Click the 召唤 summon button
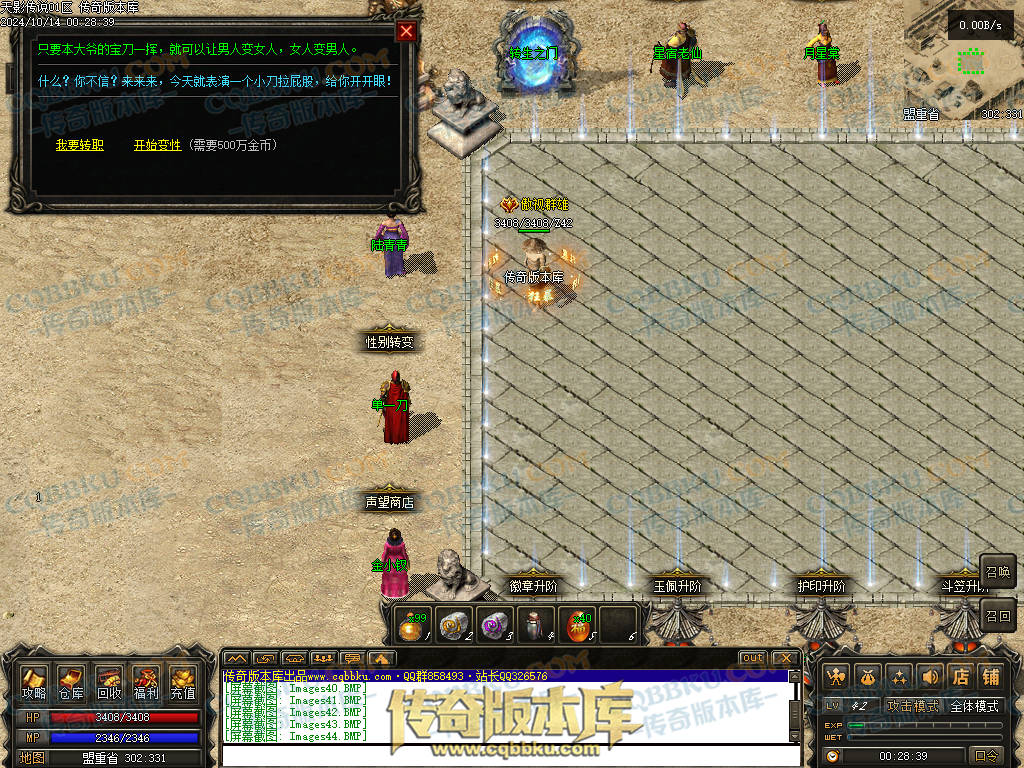Image resolution: width=1024 pixels, height=768 pixels. [998, 572]
